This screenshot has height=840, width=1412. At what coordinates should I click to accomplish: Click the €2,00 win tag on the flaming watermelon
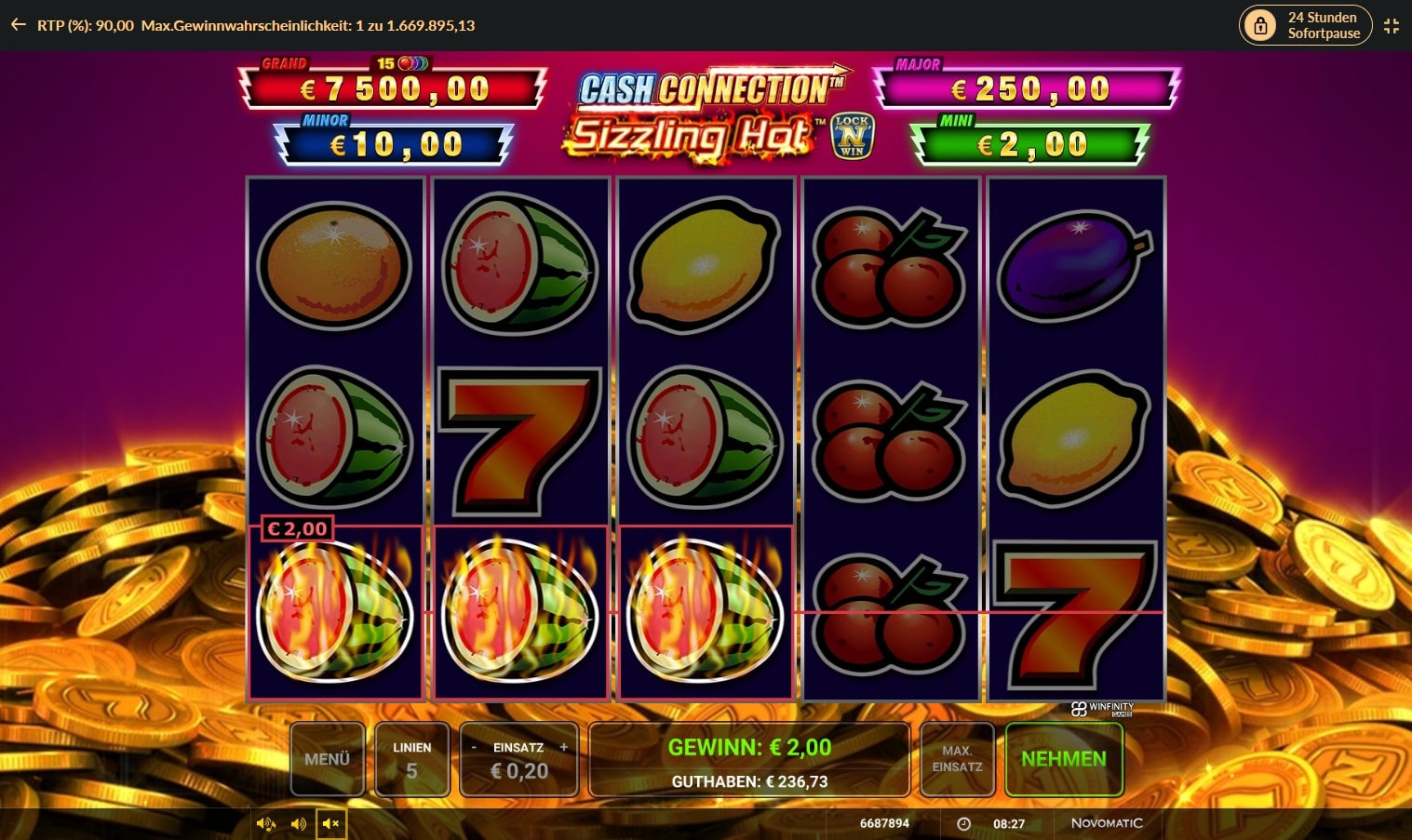point(296,527)
